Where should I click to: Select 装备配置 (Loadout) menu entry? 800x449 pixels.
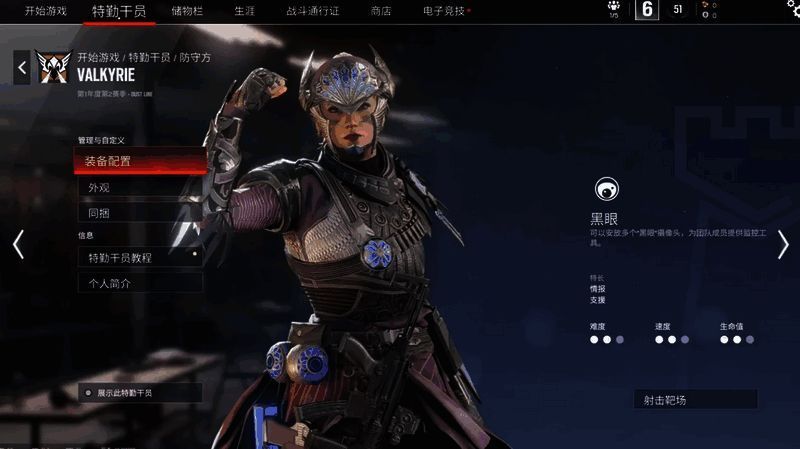(140, 161)
